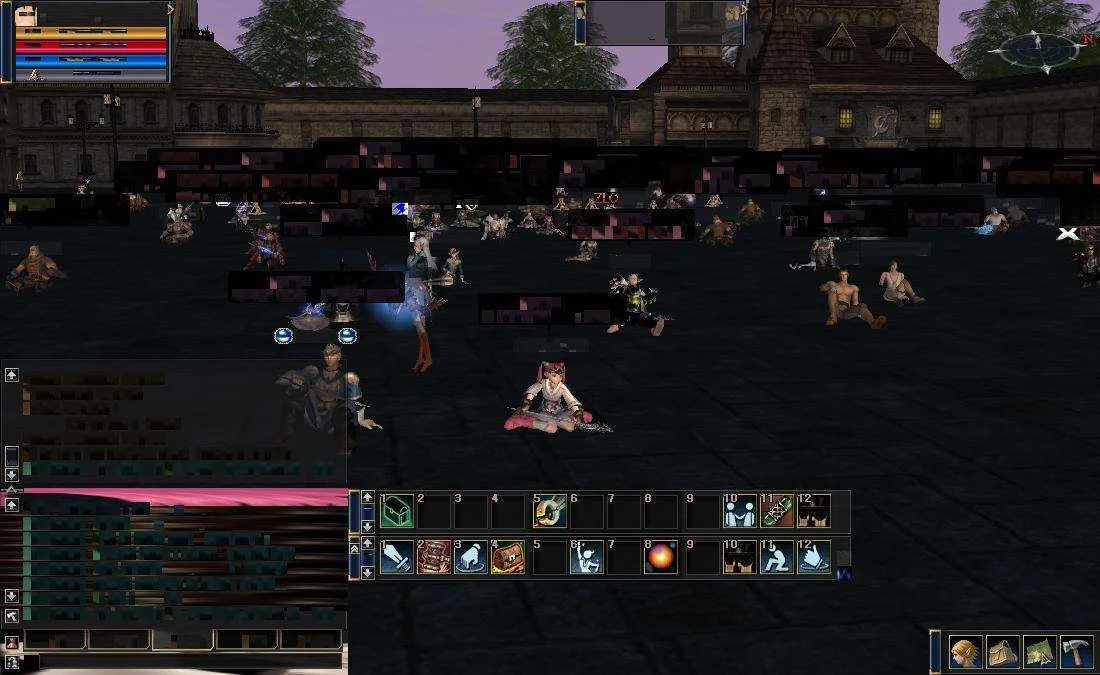Open the inventory bag menu
This screenshot has width=1100, height=675.
pyautogui.click(x=1003, y=653)
